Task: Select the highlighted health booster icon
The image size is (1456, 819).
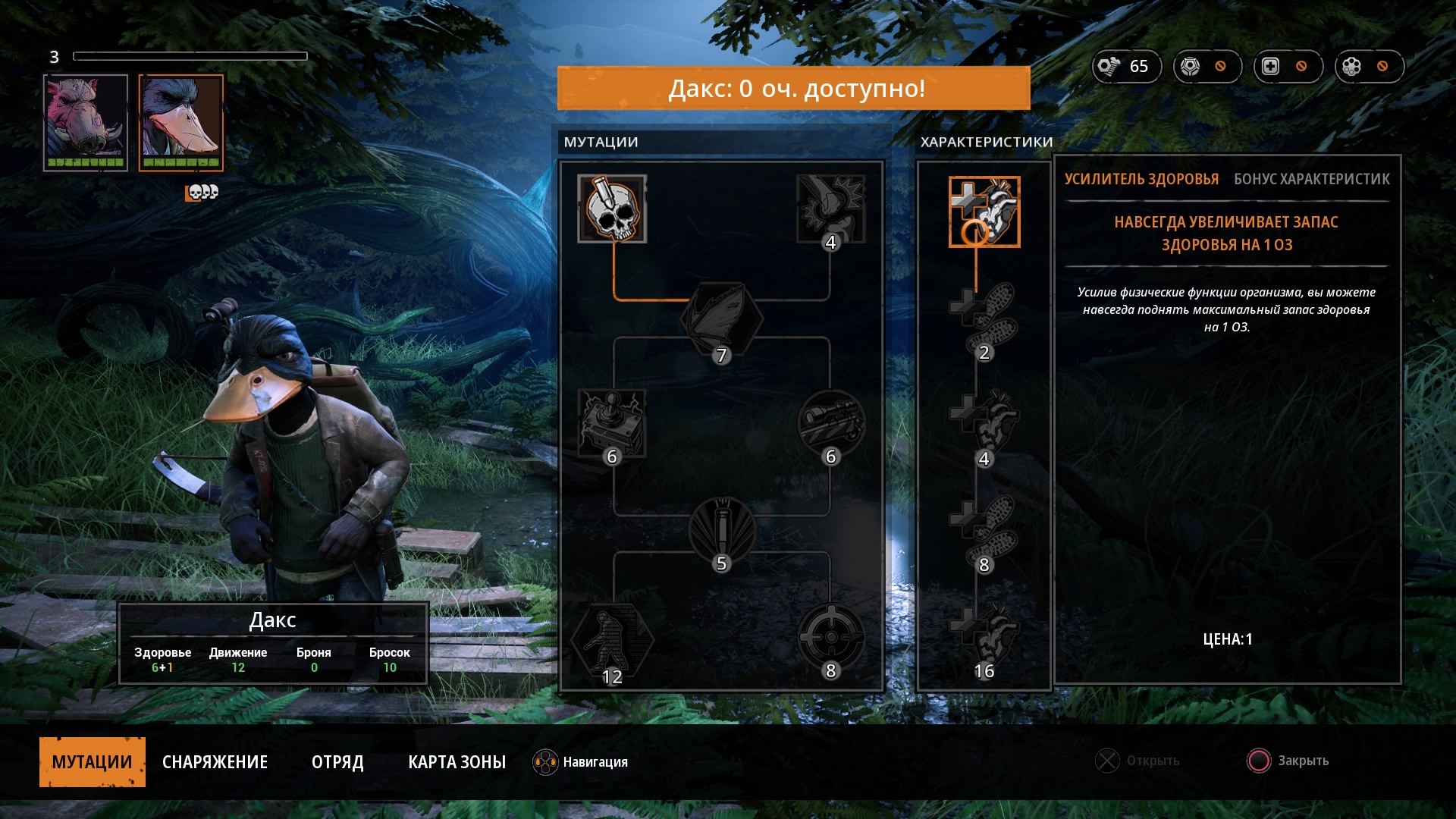Action: [x=984, y=212]
